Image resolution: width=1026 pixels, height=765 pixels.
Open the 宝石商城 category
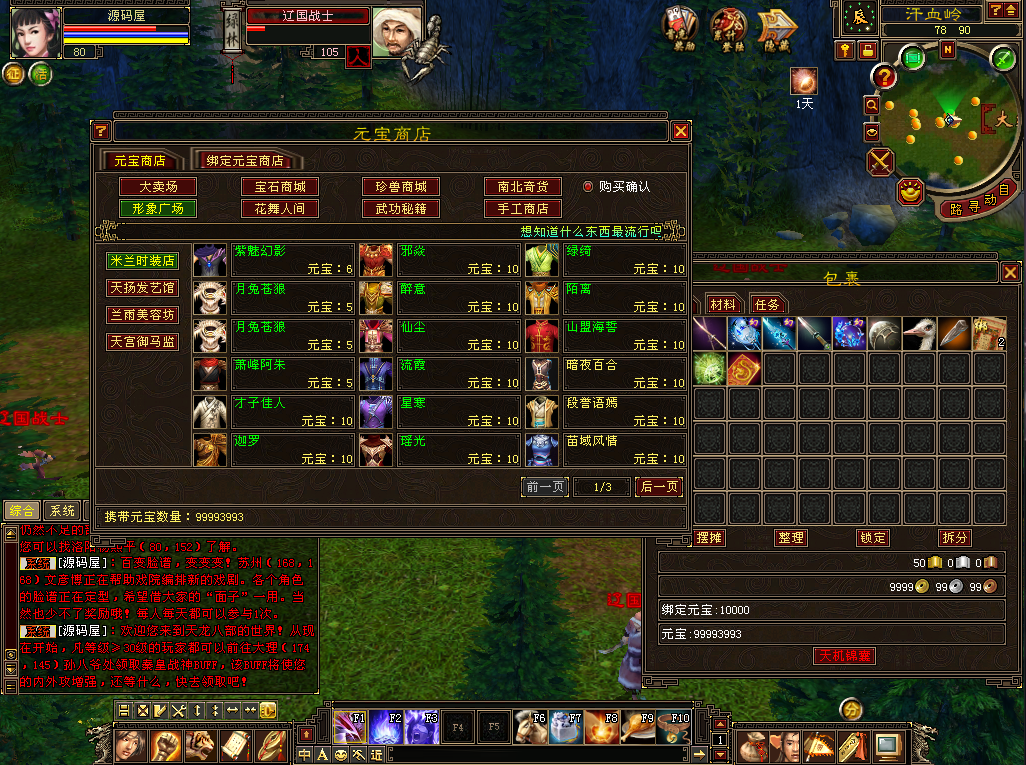click(x=279, y=187)
